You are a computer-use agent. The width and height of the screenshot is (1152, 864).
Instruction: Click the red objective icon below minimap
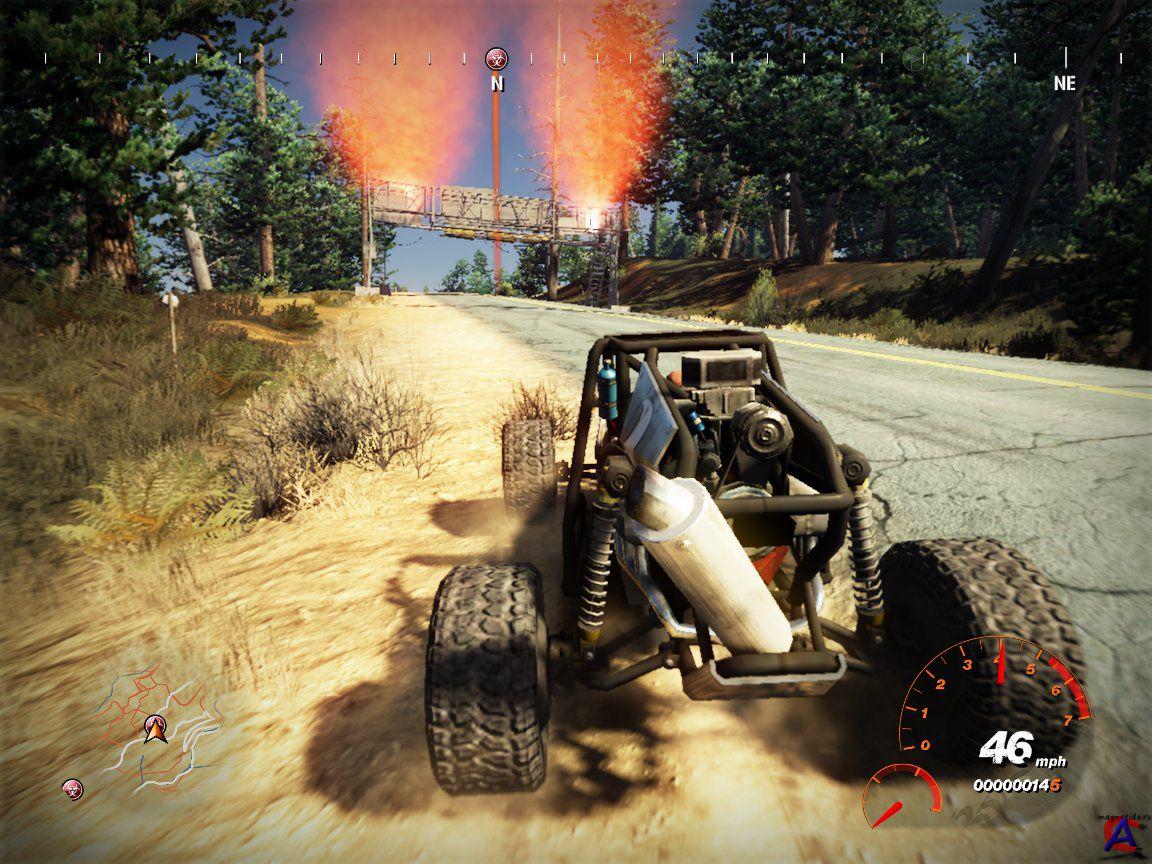click(72, 788)
